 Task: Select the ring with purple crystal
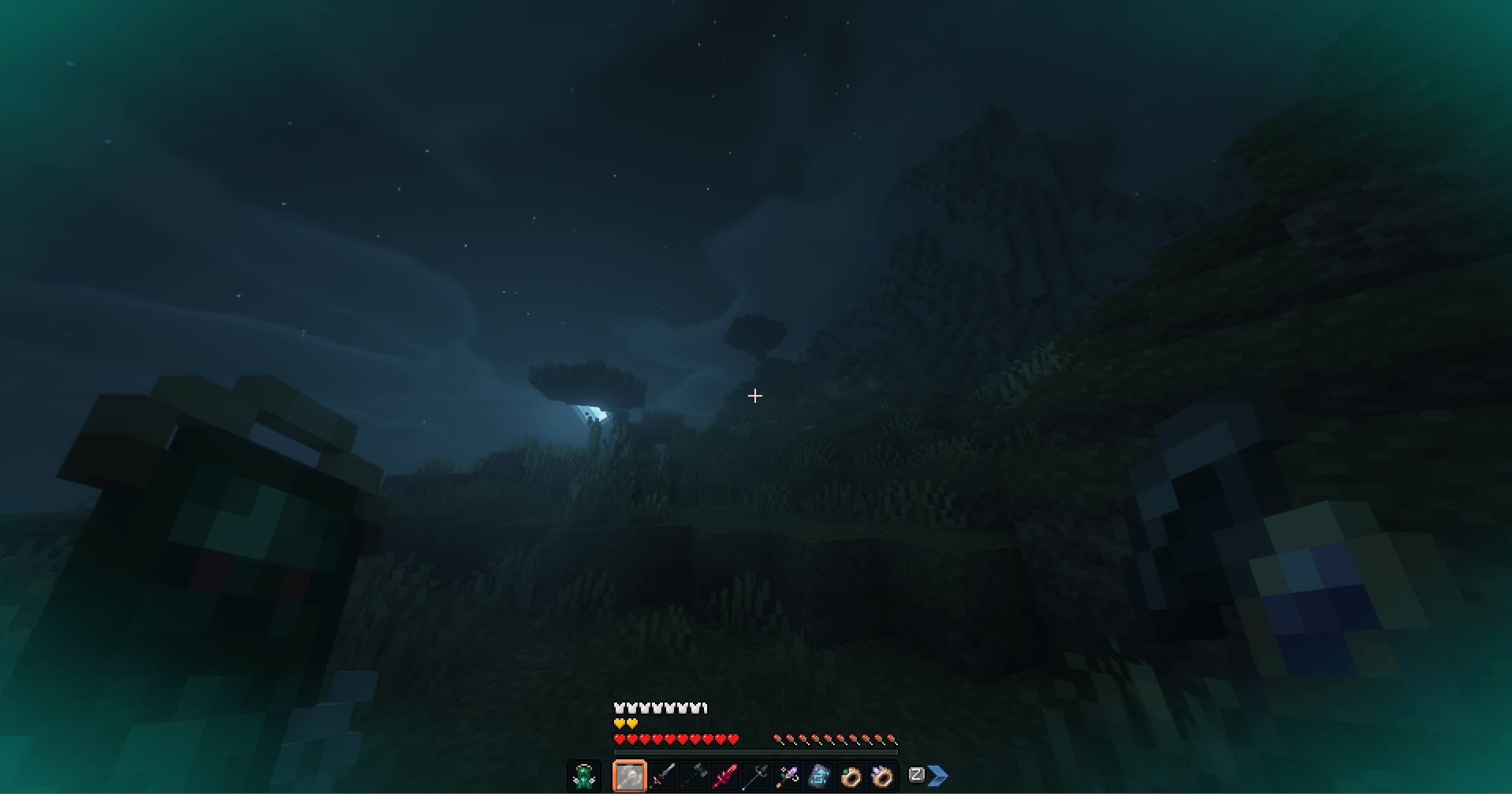coord(881,776)
